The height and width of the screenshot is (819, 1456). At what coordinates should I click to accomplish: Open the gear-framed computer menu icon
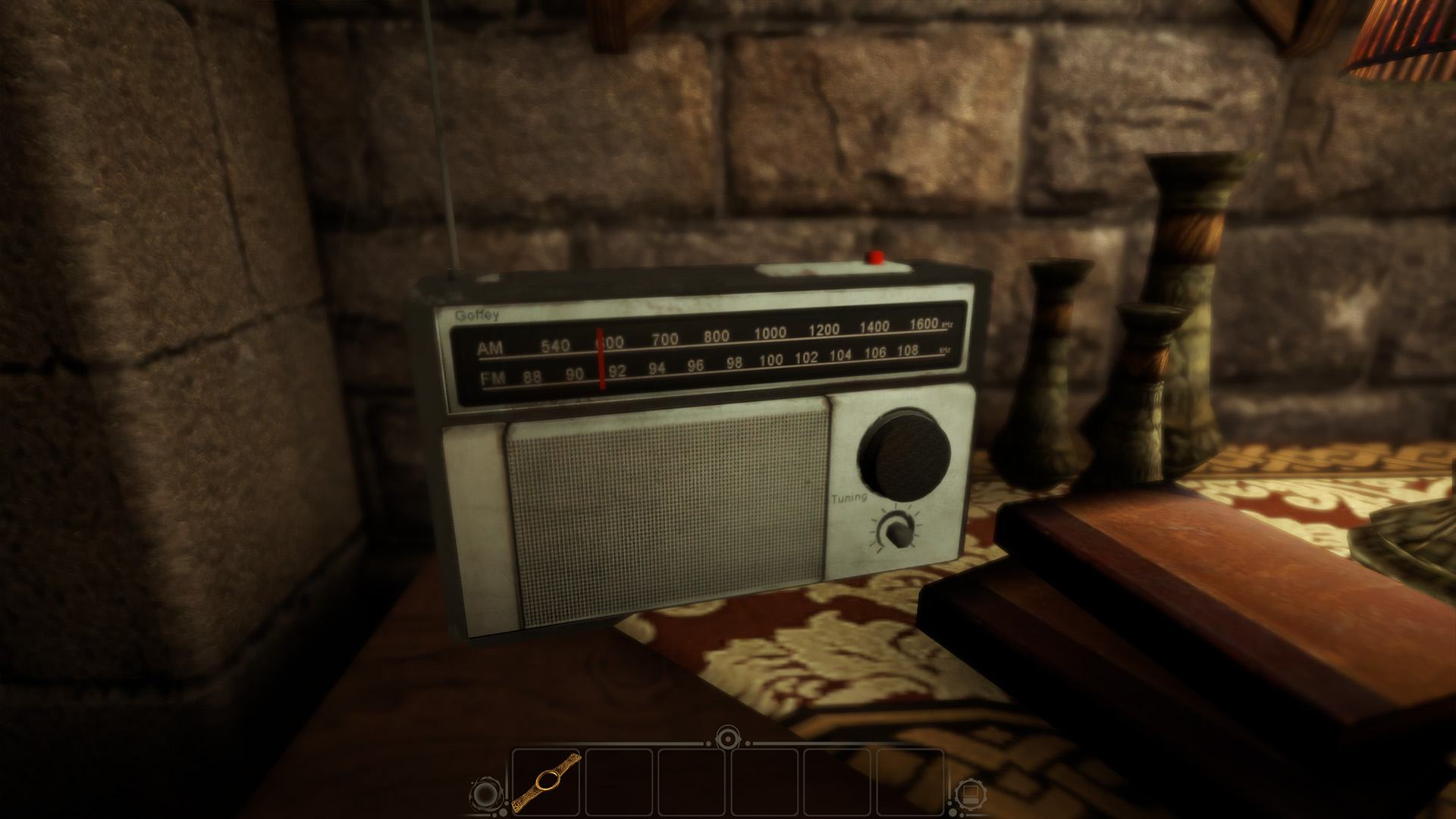click(966, 794)
